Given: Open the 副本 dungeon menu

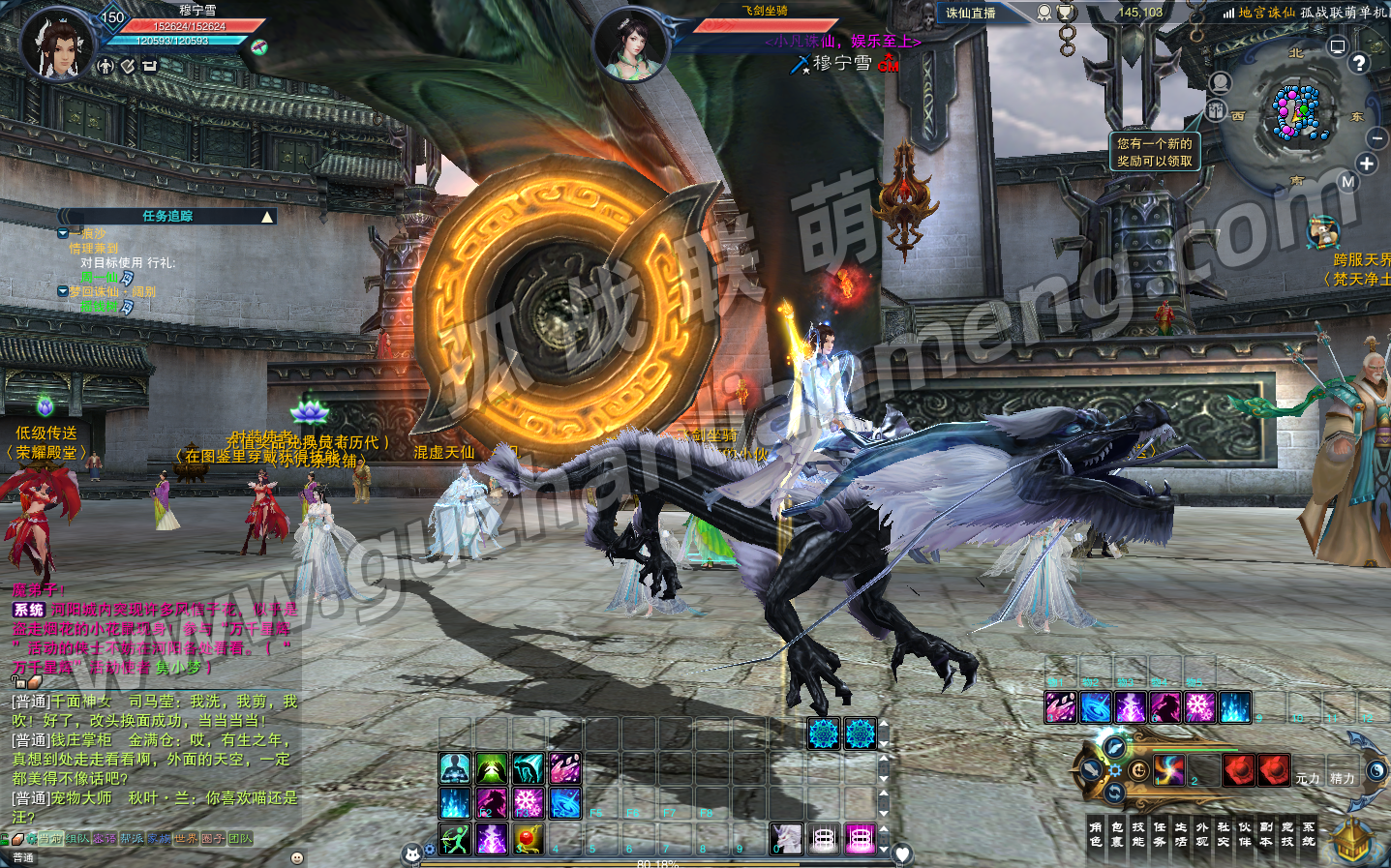Looking at the screenshot, I should [x=1266, y=834].
